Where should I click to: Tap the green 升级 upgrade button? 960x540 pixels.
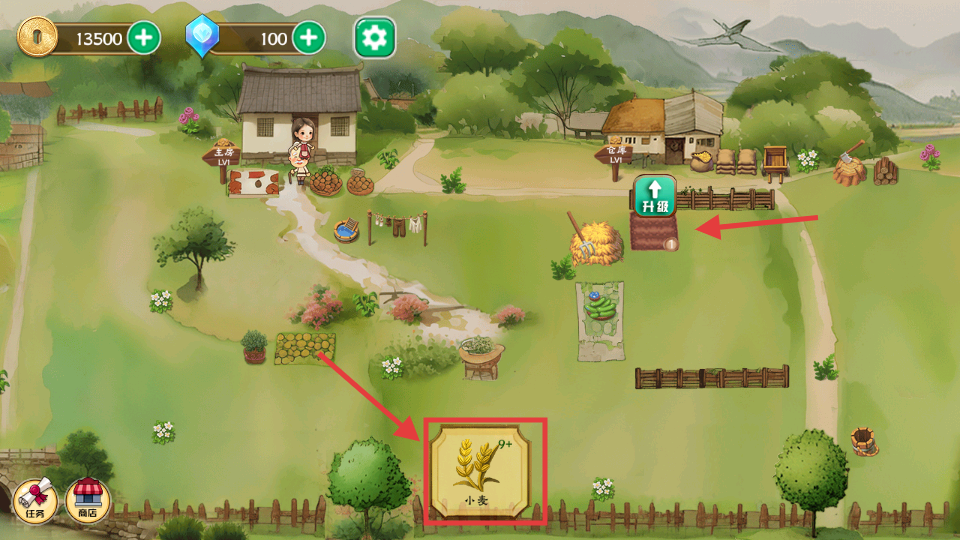[655, 195]
